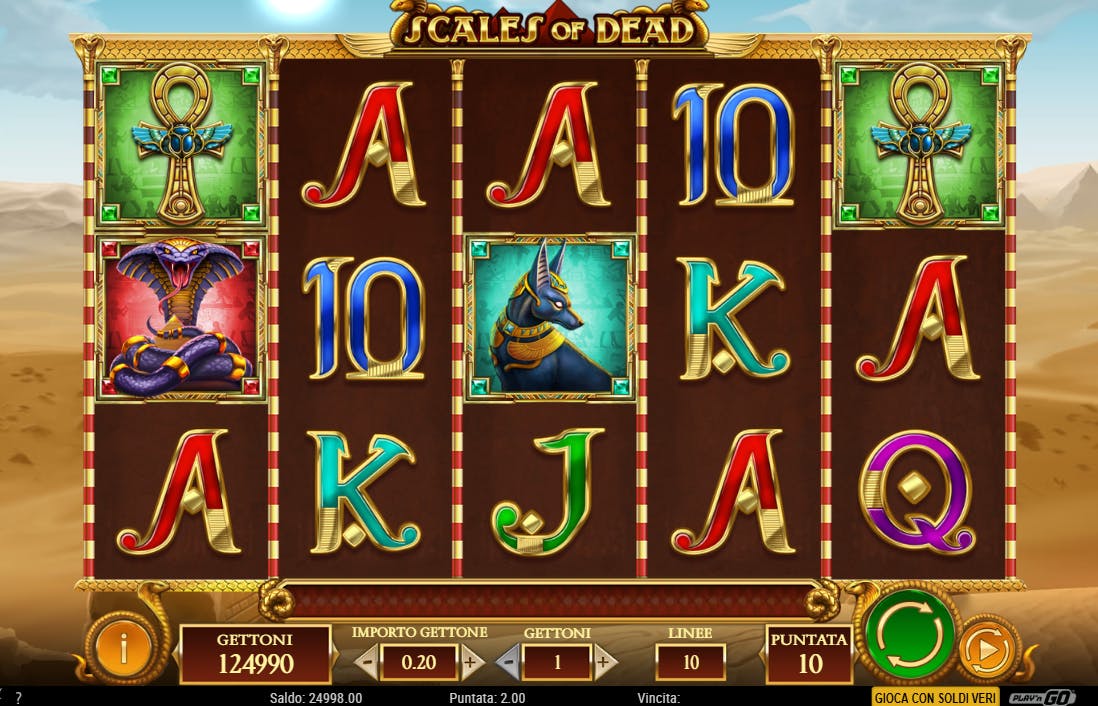Open the paytable info button

click(x=122, y=650)
